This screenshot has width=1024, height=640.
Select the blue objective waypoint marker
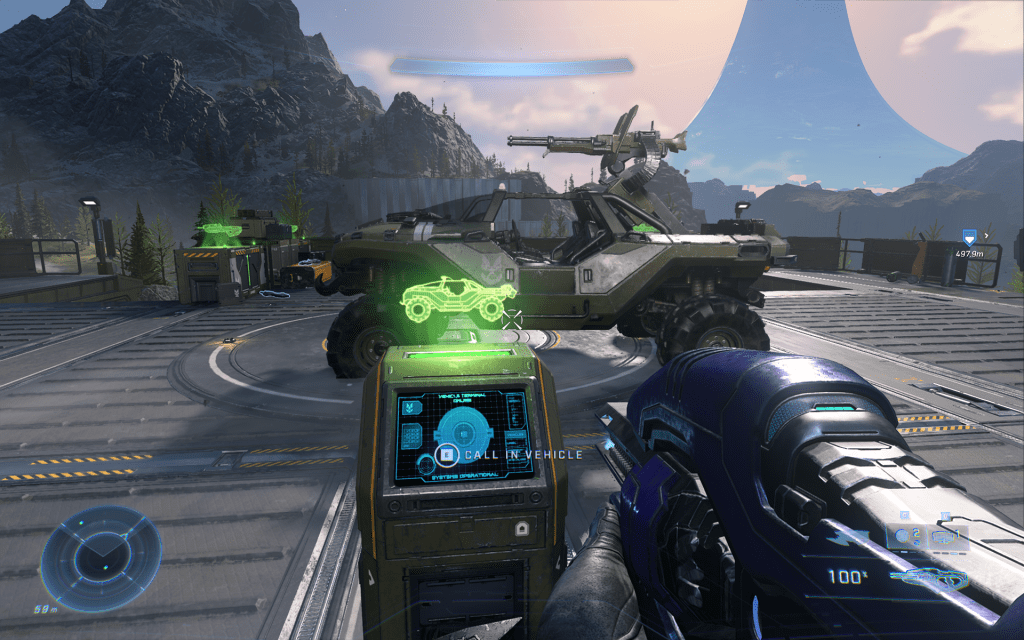[x=967, y=237]
